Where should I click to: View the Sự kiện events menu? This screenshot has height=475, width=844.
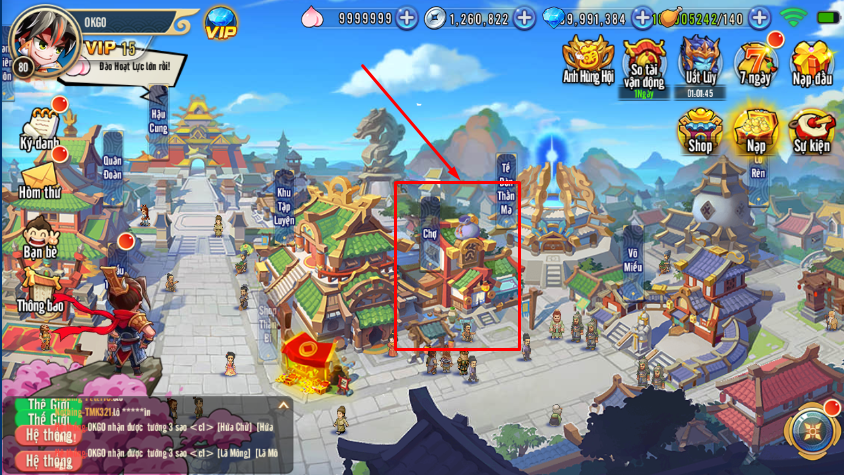click(812, 130)
